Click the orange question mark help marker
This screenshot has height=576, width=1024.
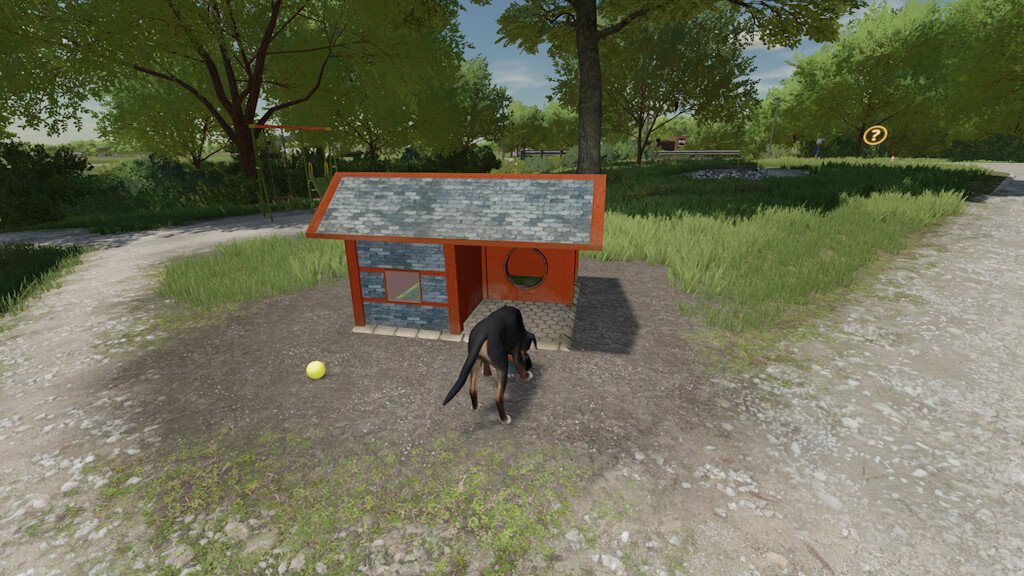tap(875, 135)
